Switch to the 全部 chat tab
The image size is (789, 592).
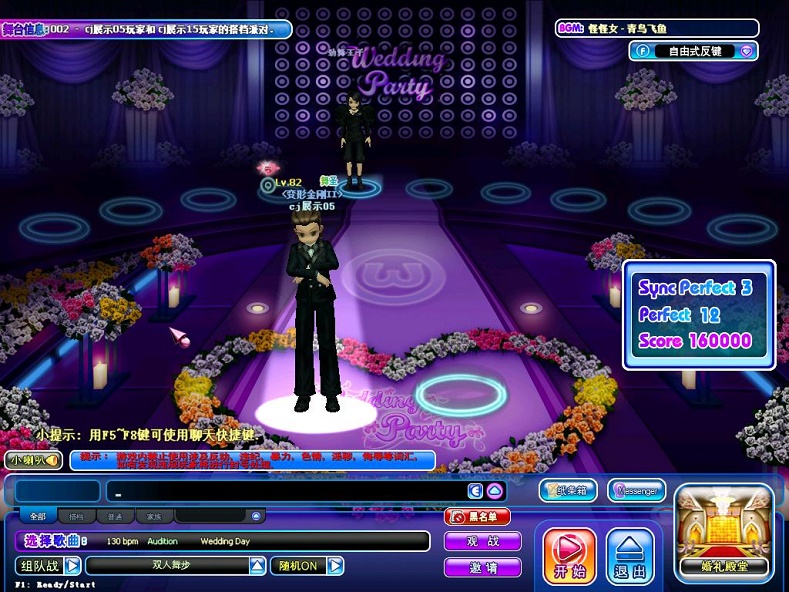38,517
